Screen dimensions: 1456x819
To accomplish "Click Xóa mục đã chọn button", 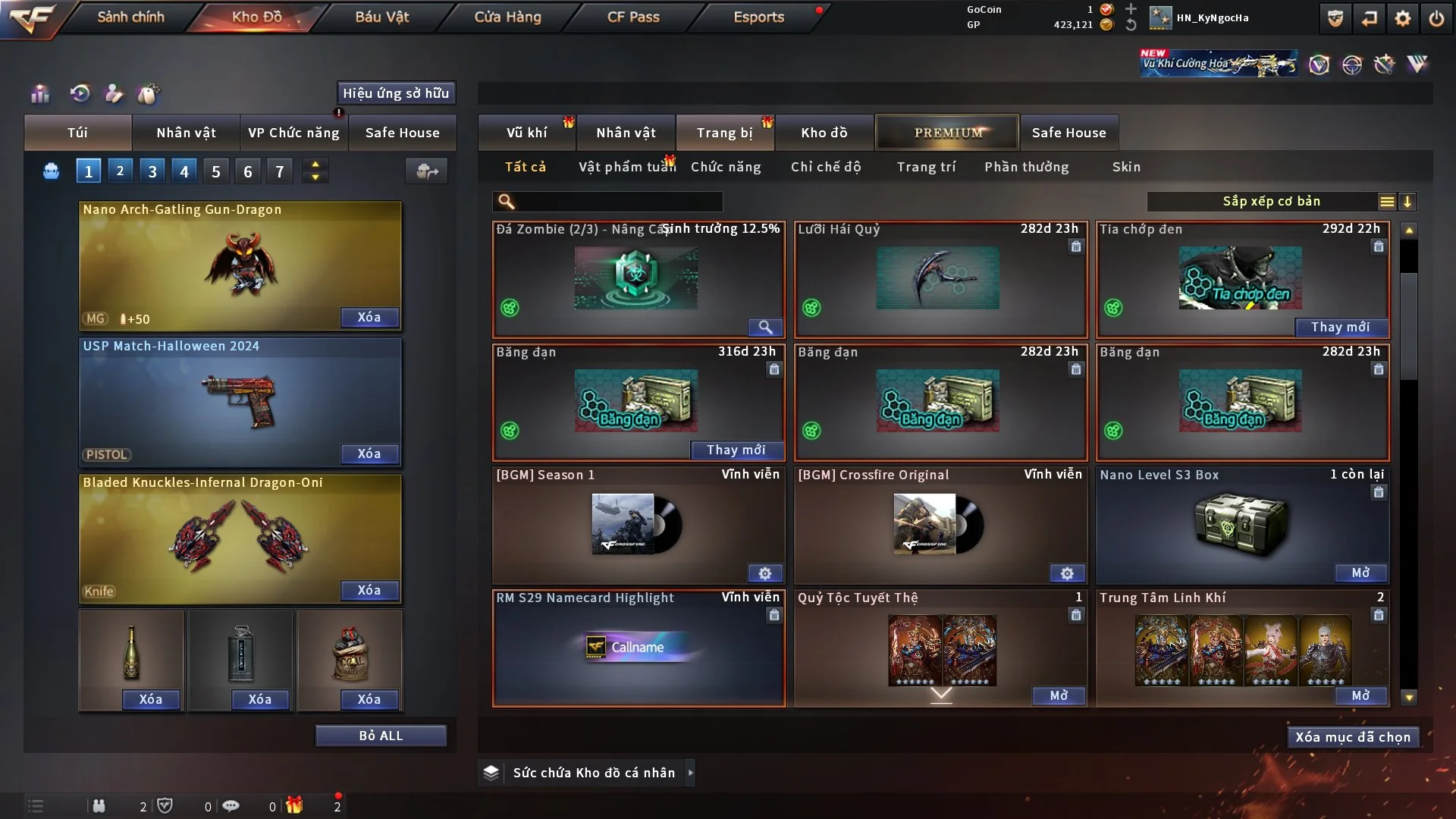I will click(x=1353, y=737).
